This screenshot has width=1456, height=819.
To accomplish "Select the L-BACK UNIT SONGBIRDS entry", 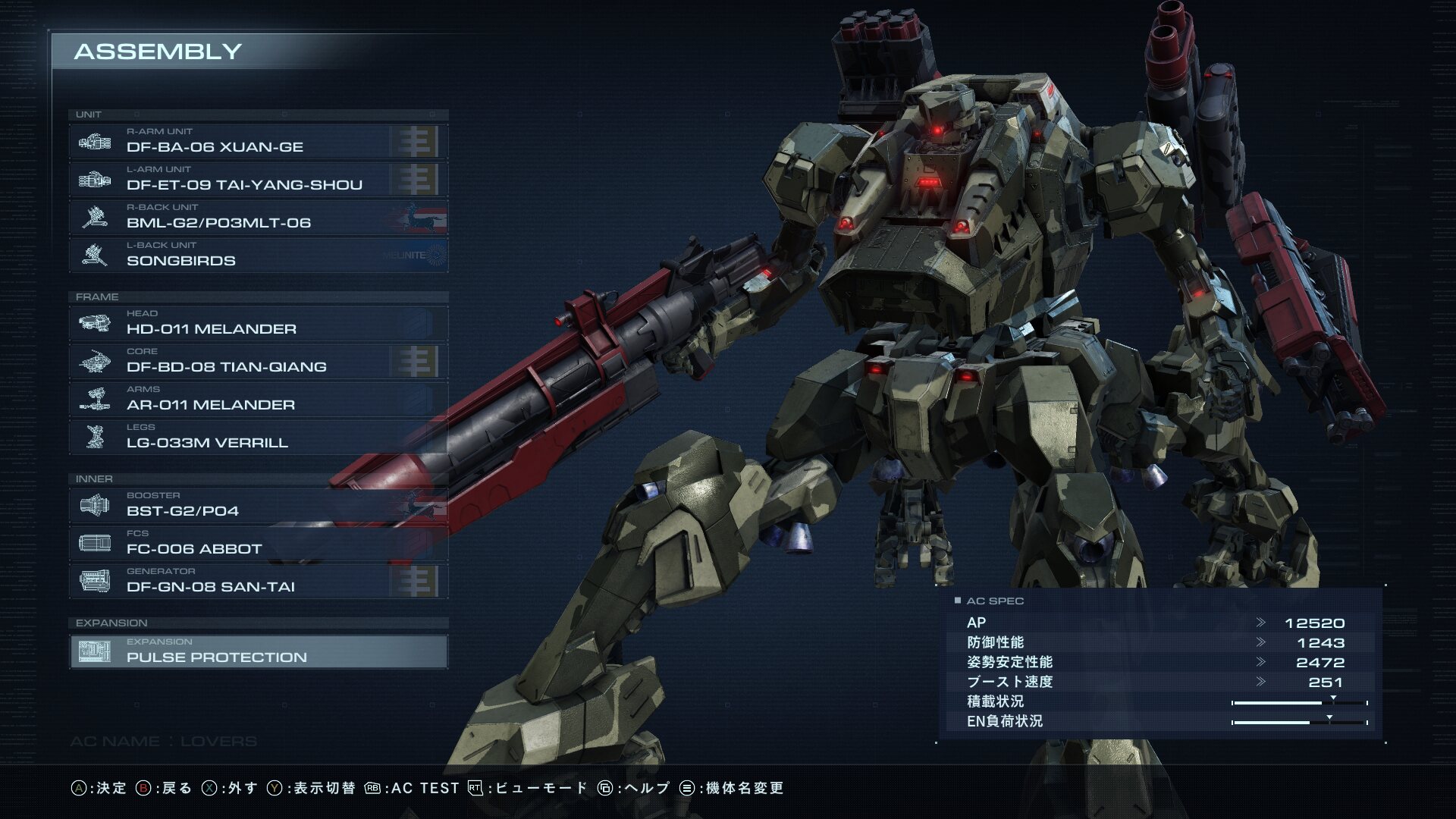I will coord(258,256).
